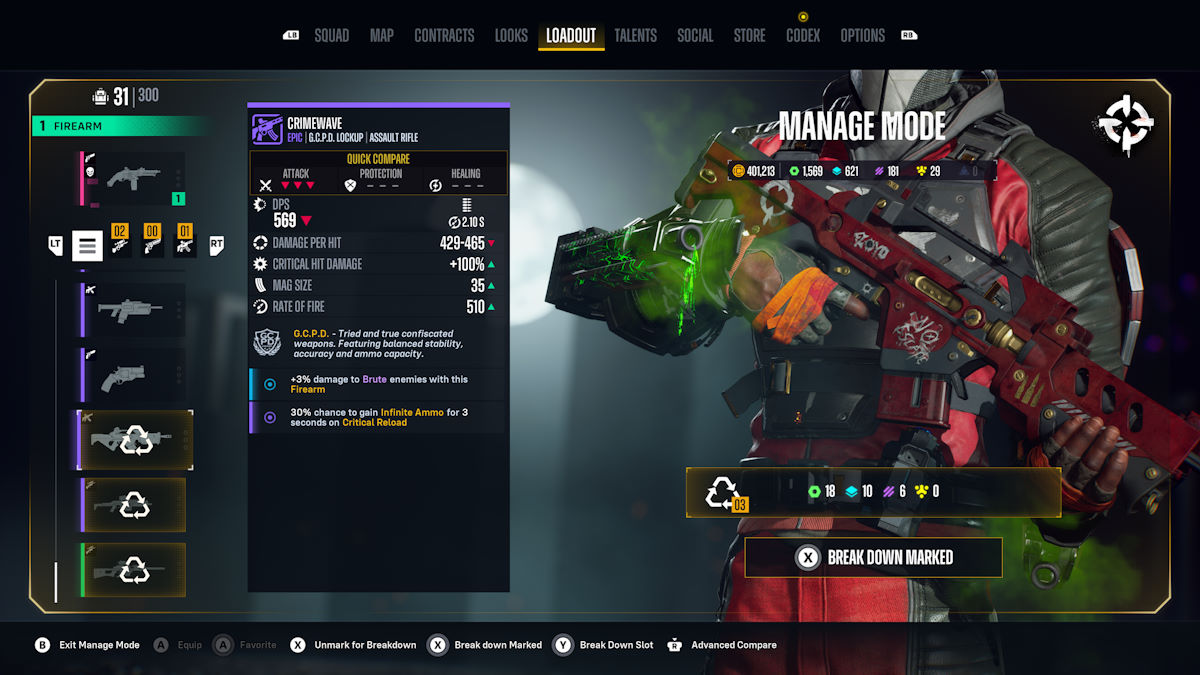Open the Codex tab
The image size is (1200, 675).
coord(803,35)
